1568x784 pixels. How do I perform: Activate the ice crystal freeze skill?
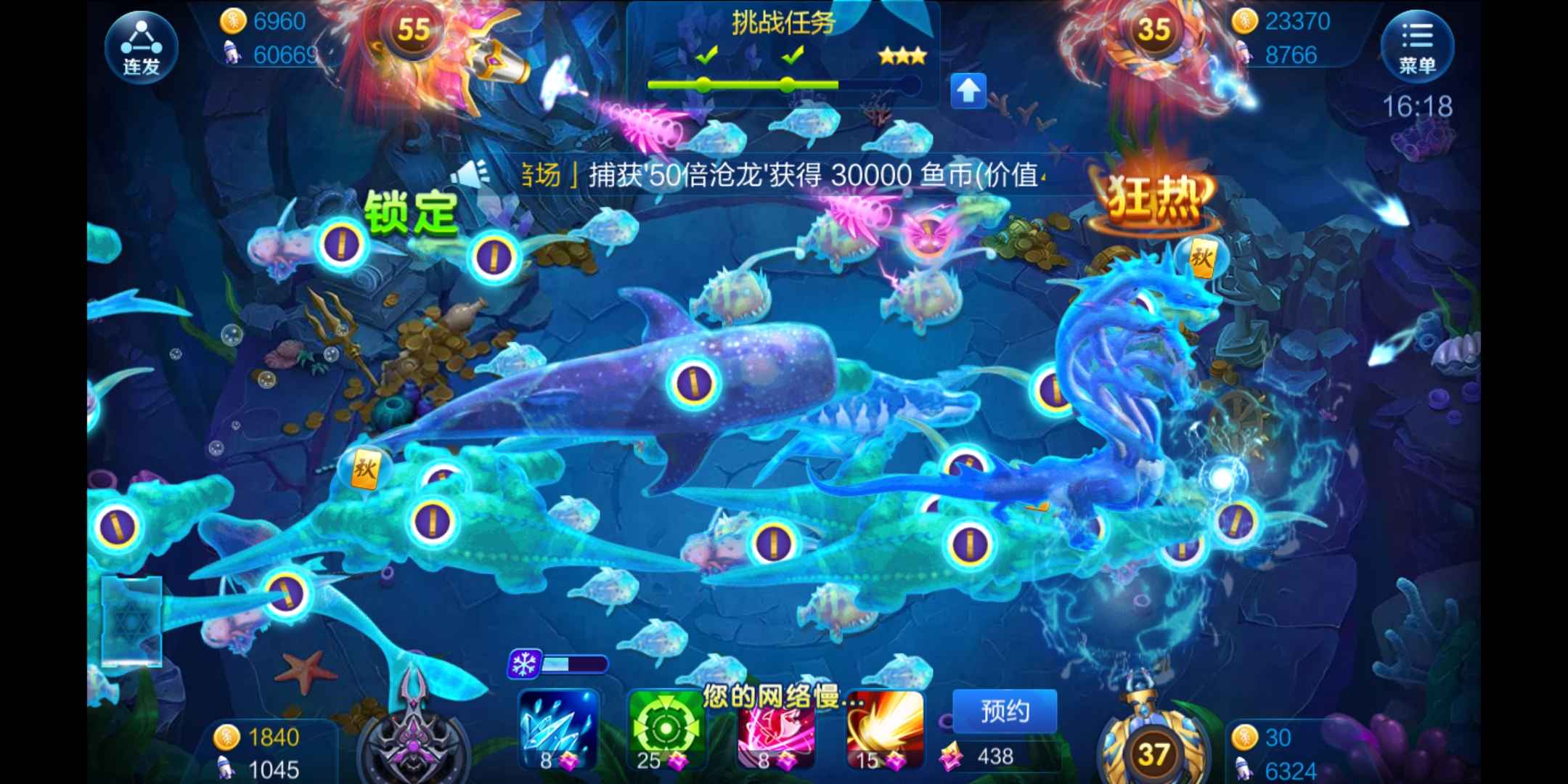[x=559, y=726]
